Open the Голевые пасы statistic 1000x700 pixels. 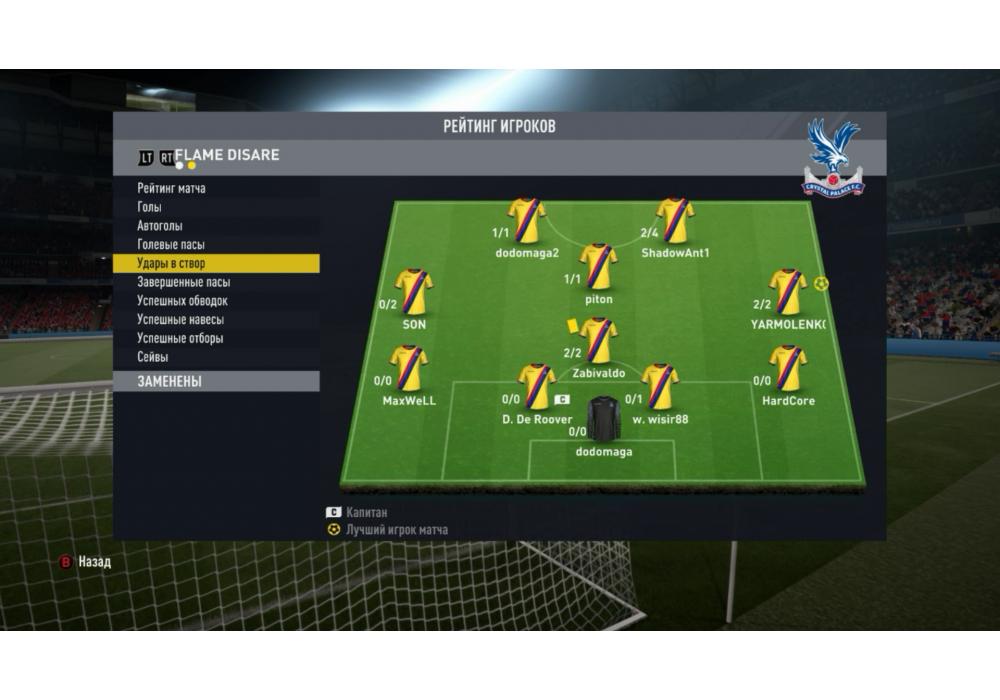tap(171, 245)
